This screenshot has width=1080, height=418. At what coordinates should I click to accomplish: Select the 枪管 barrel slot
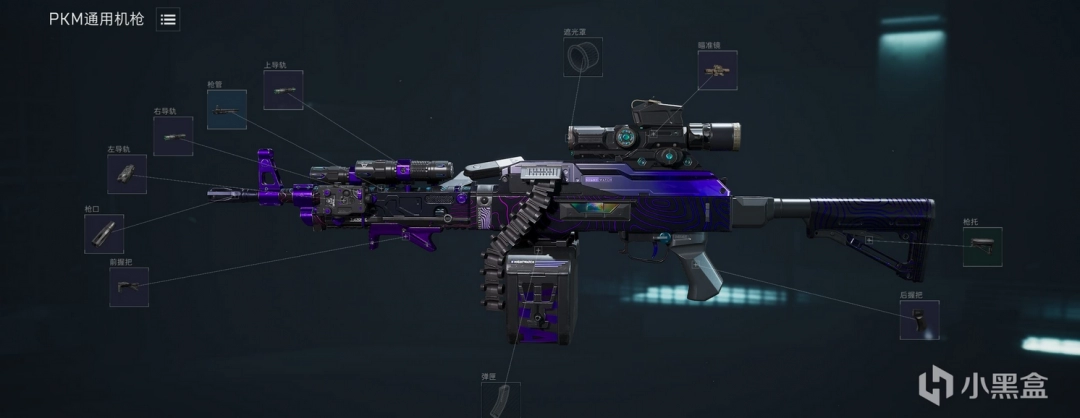point(226,109)
